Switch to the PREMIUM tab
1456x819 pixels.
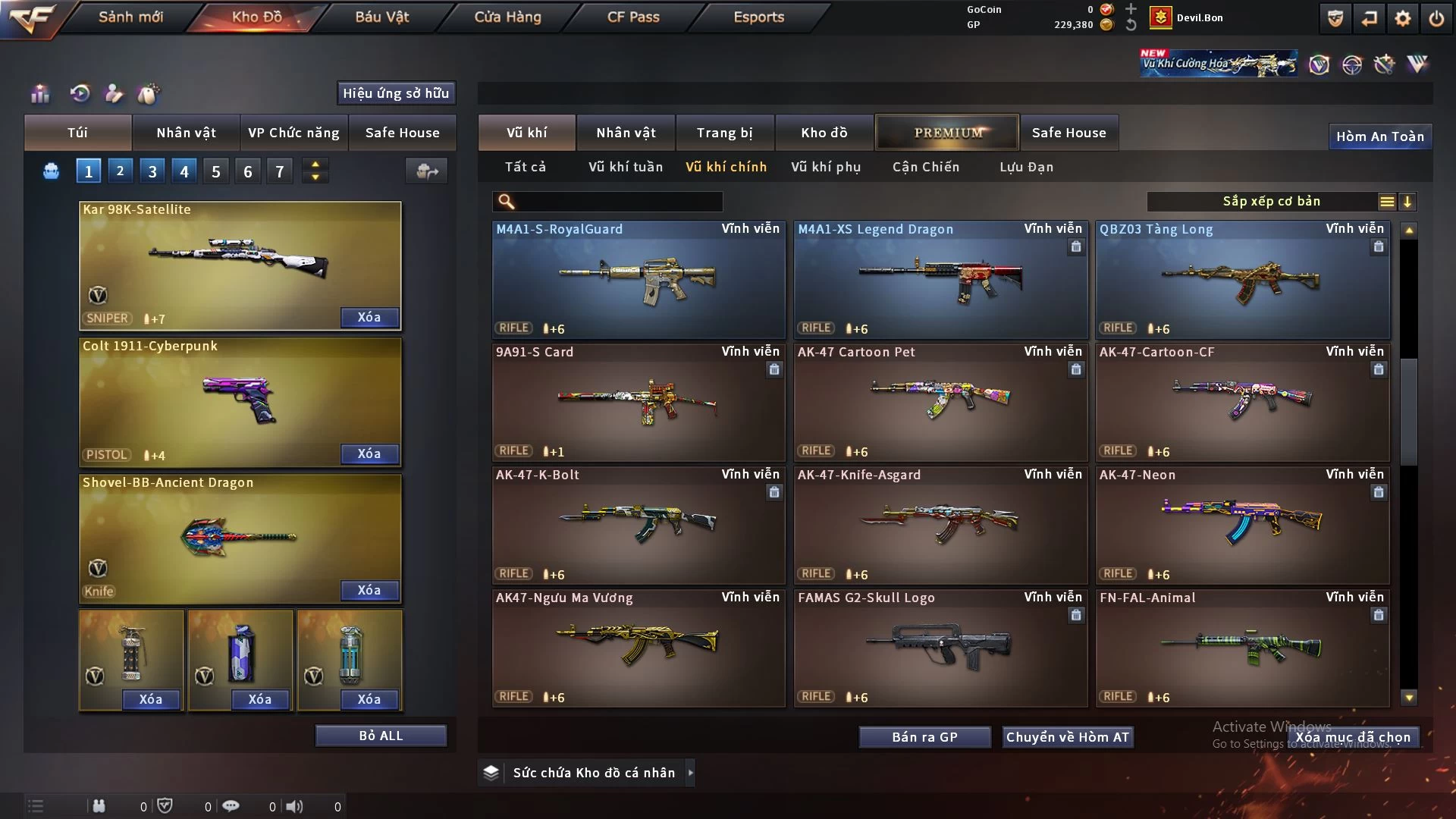(x=947, y=133)
